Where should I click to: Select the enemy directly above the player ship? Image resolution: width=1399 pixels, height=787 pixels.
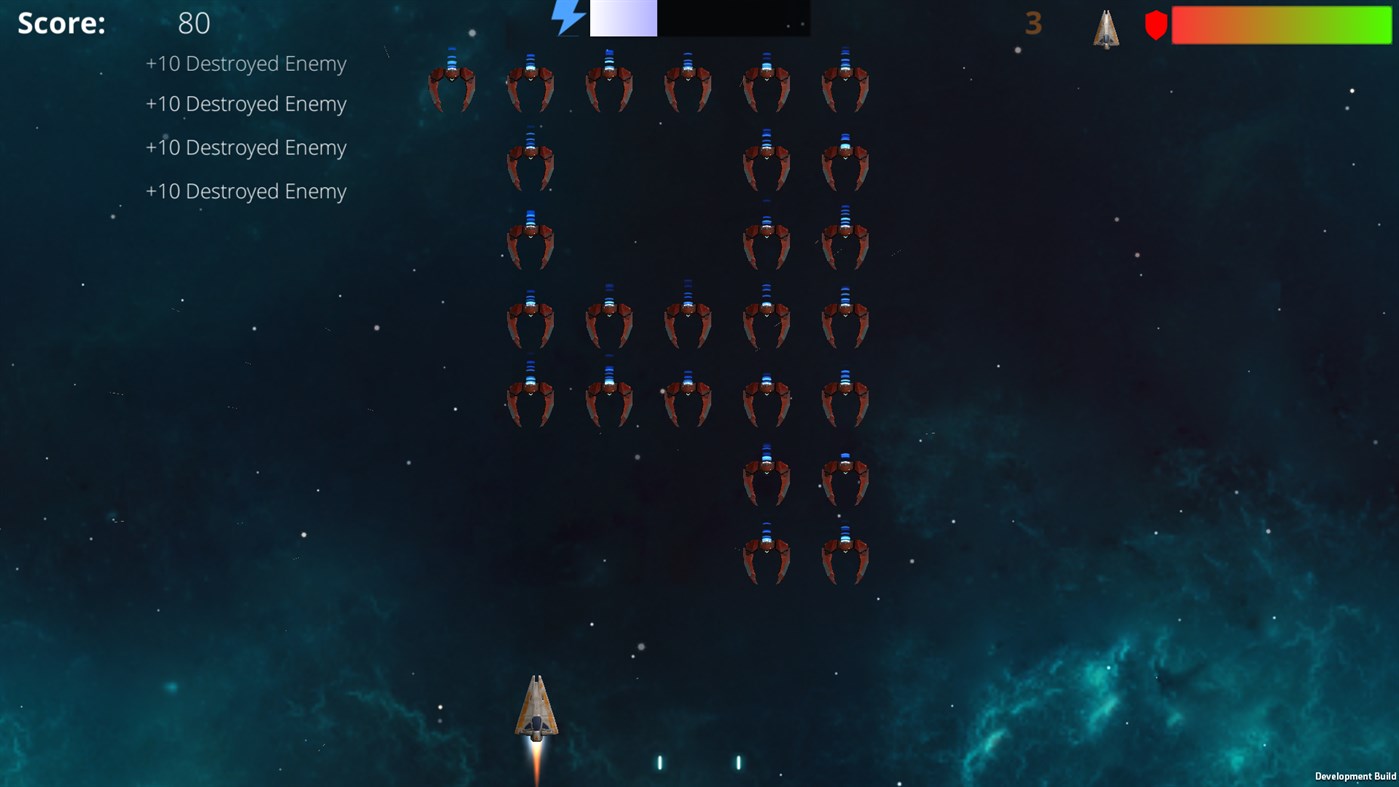[530, 400]
